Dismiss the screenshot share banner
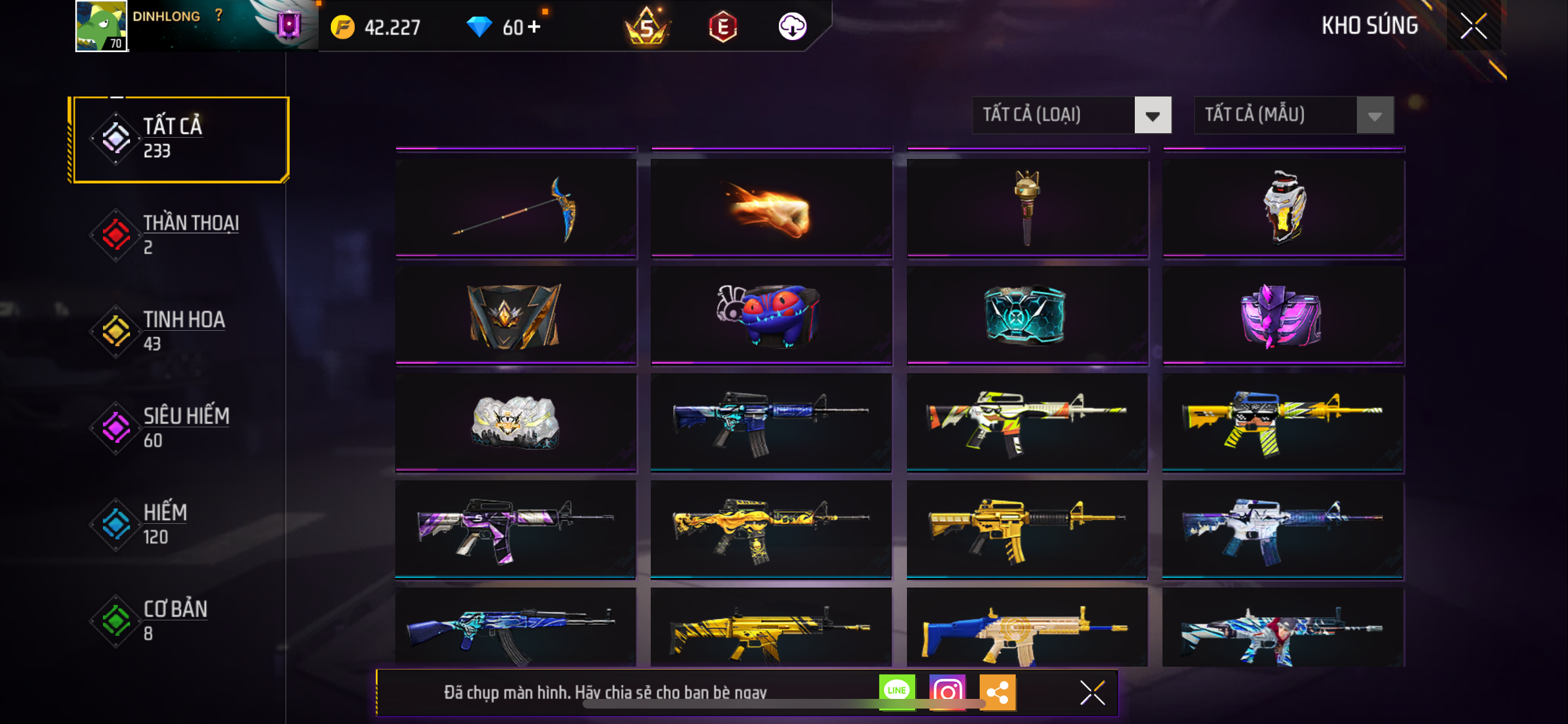This screenshot has width=1568, height=724. pos(1092,692)
